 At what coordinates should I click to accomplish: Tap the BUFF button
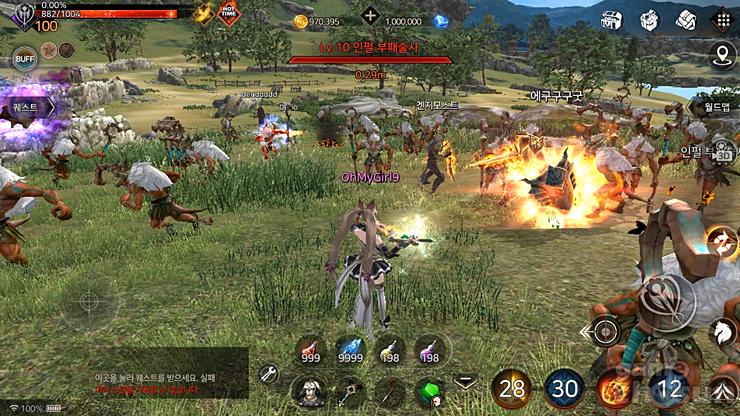point(25,58)
